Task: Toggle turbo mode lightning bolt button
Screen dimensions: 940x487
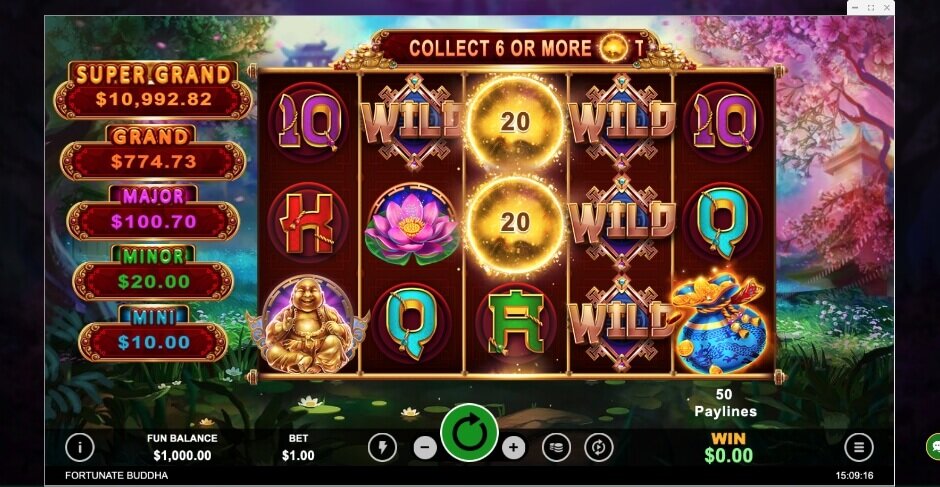Action: coord(382,447)
